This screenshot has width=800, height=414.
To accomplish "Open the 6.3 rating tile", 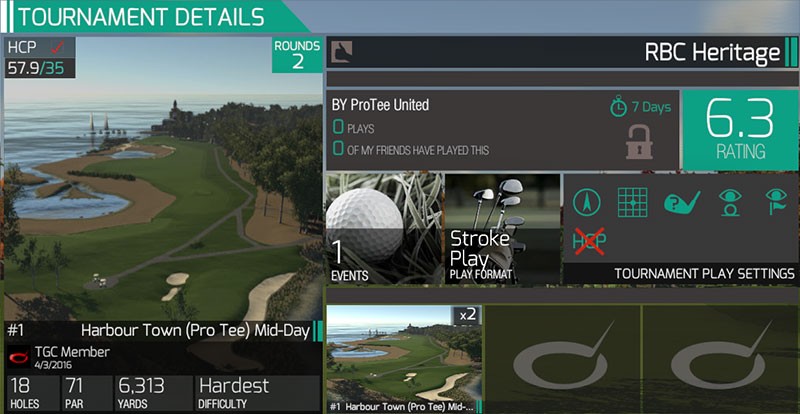I will point(739,130).
